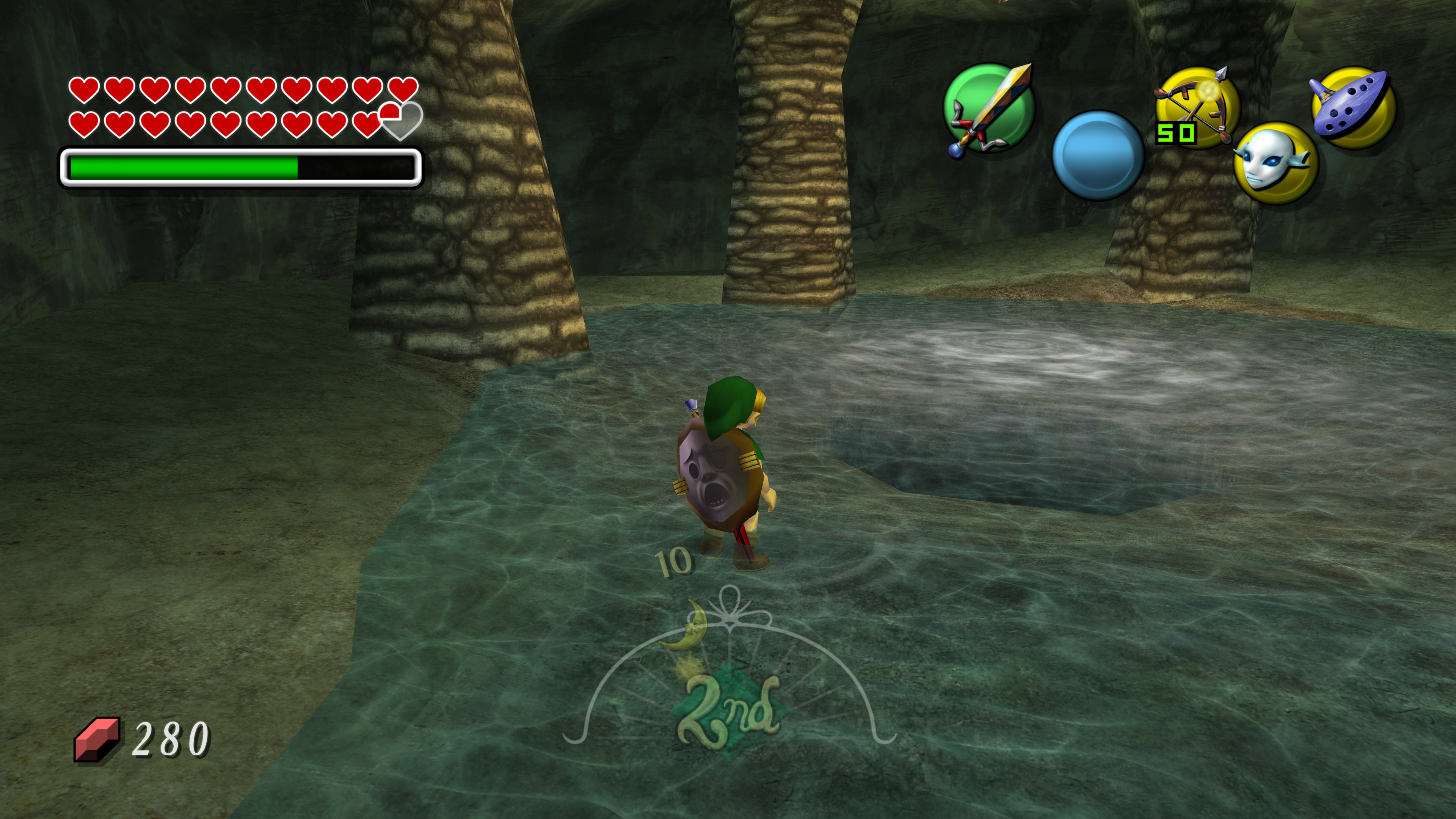Click the empty blue action button
Viewport: 1456px width, 819px height.
pos(1098,155)
